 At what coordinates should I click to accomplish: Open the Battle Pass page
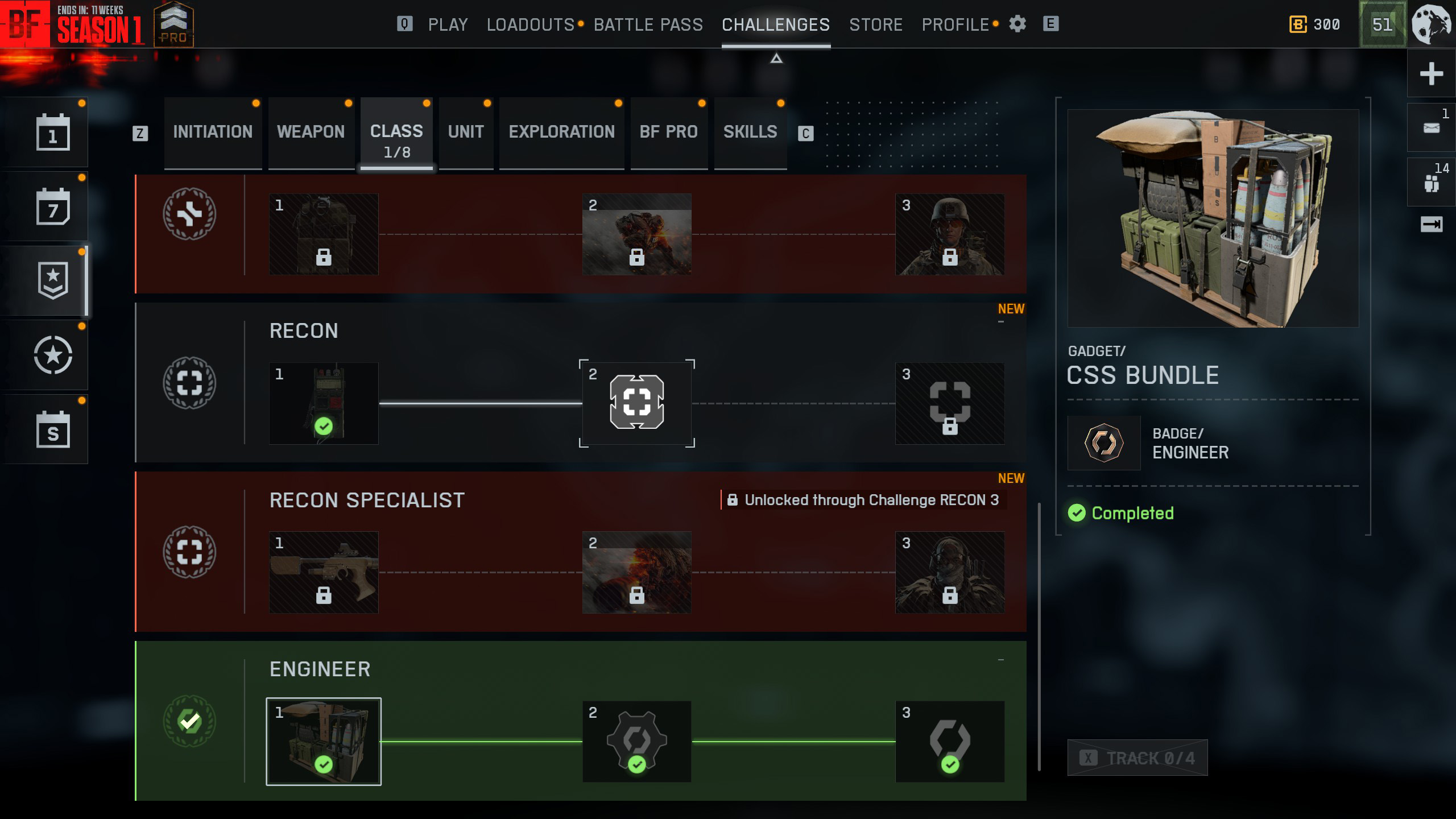click(x=648, y=24)
